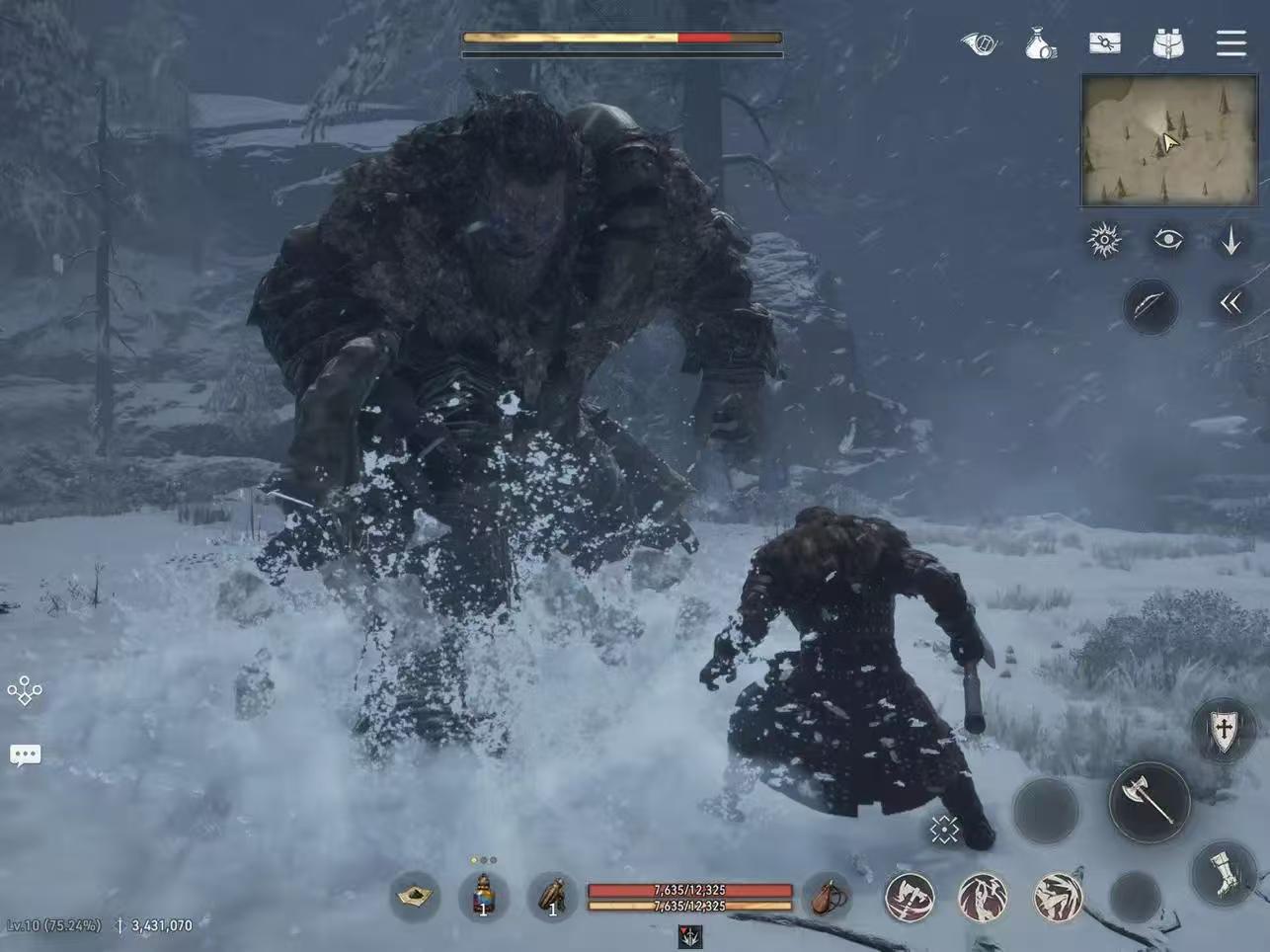The width and height of the screenshot is (1270, 952).
Task: Open the minimap
Action: coord(1169,140)
